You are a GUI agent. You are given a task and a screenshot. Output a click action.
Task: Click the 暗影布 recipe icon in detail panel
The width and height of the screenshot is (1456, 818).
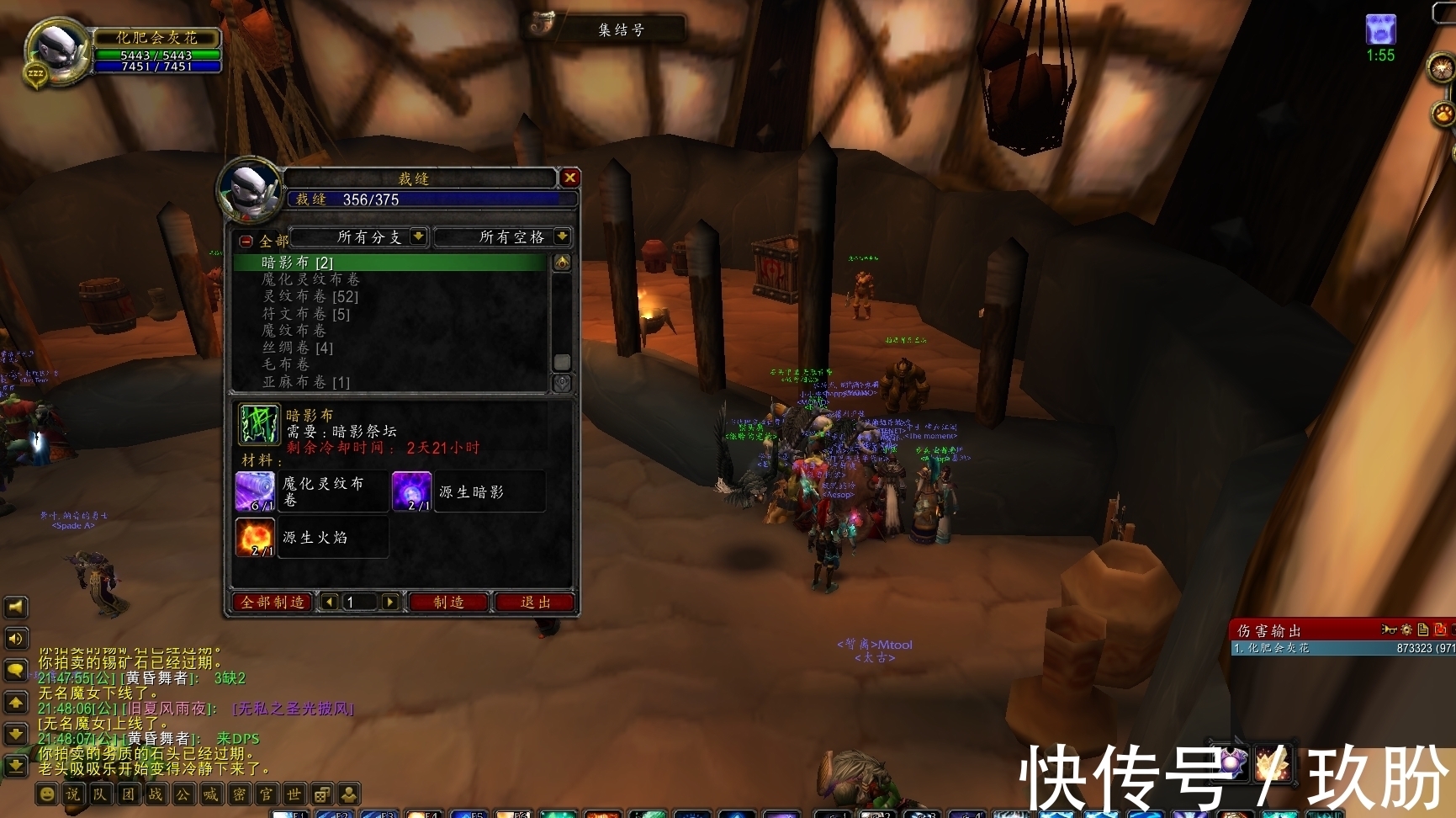pyautogui.click(x=260, y=425)
